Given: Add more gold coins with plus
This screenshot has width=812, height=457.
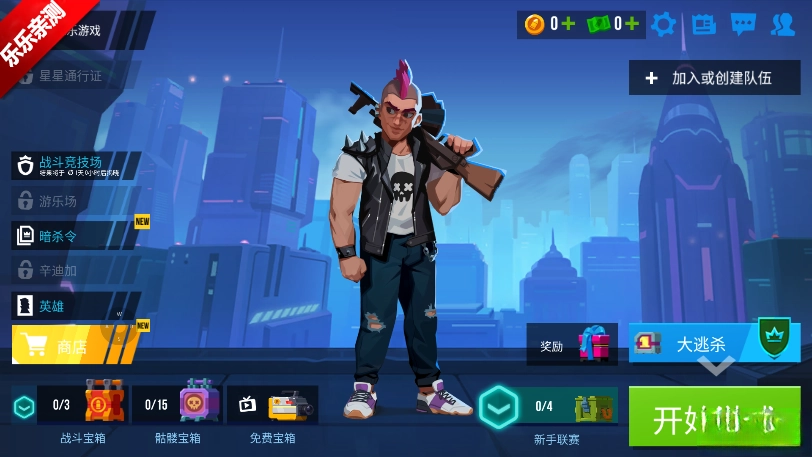Looking at the screenshot, I should [569, 24].
